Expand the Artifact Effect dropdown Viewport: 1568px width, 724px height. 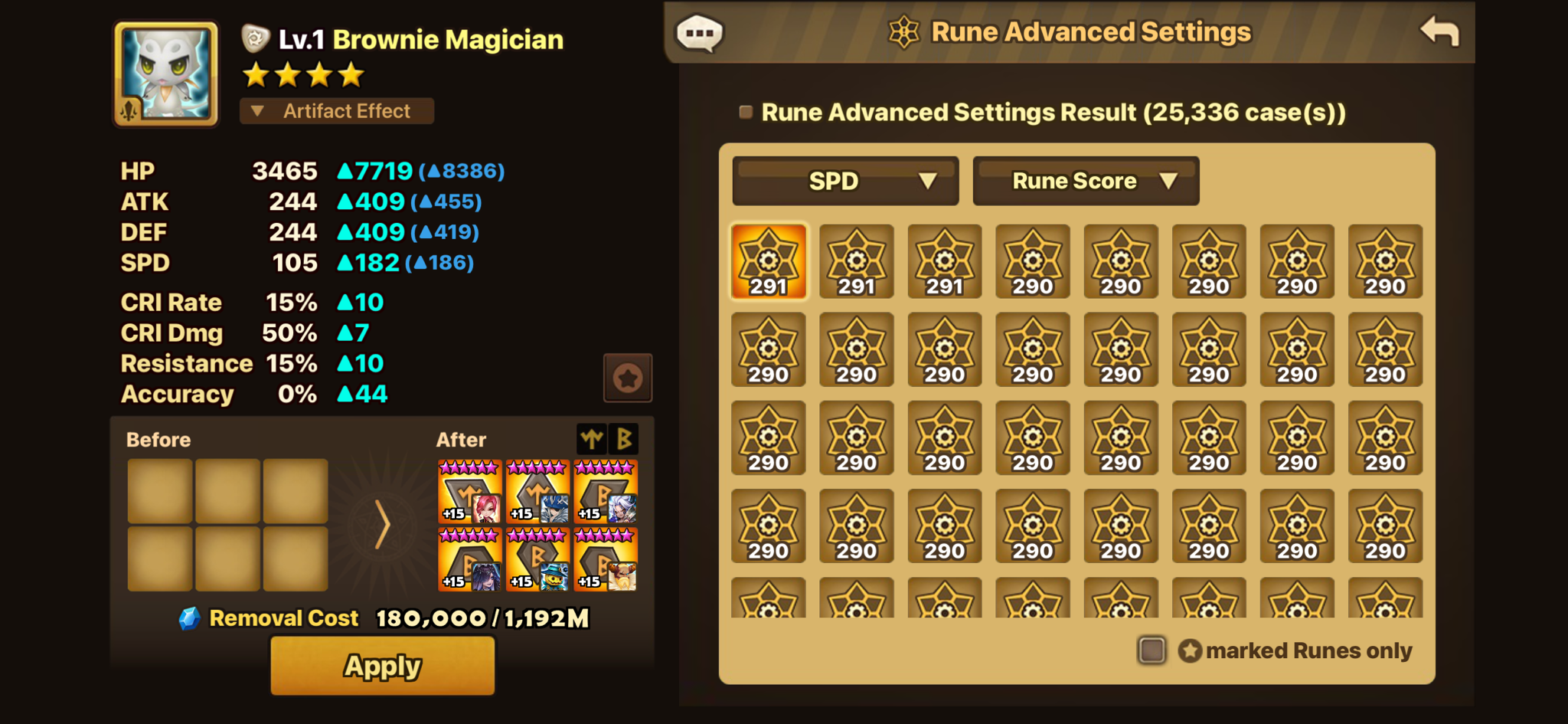point(337,111)
